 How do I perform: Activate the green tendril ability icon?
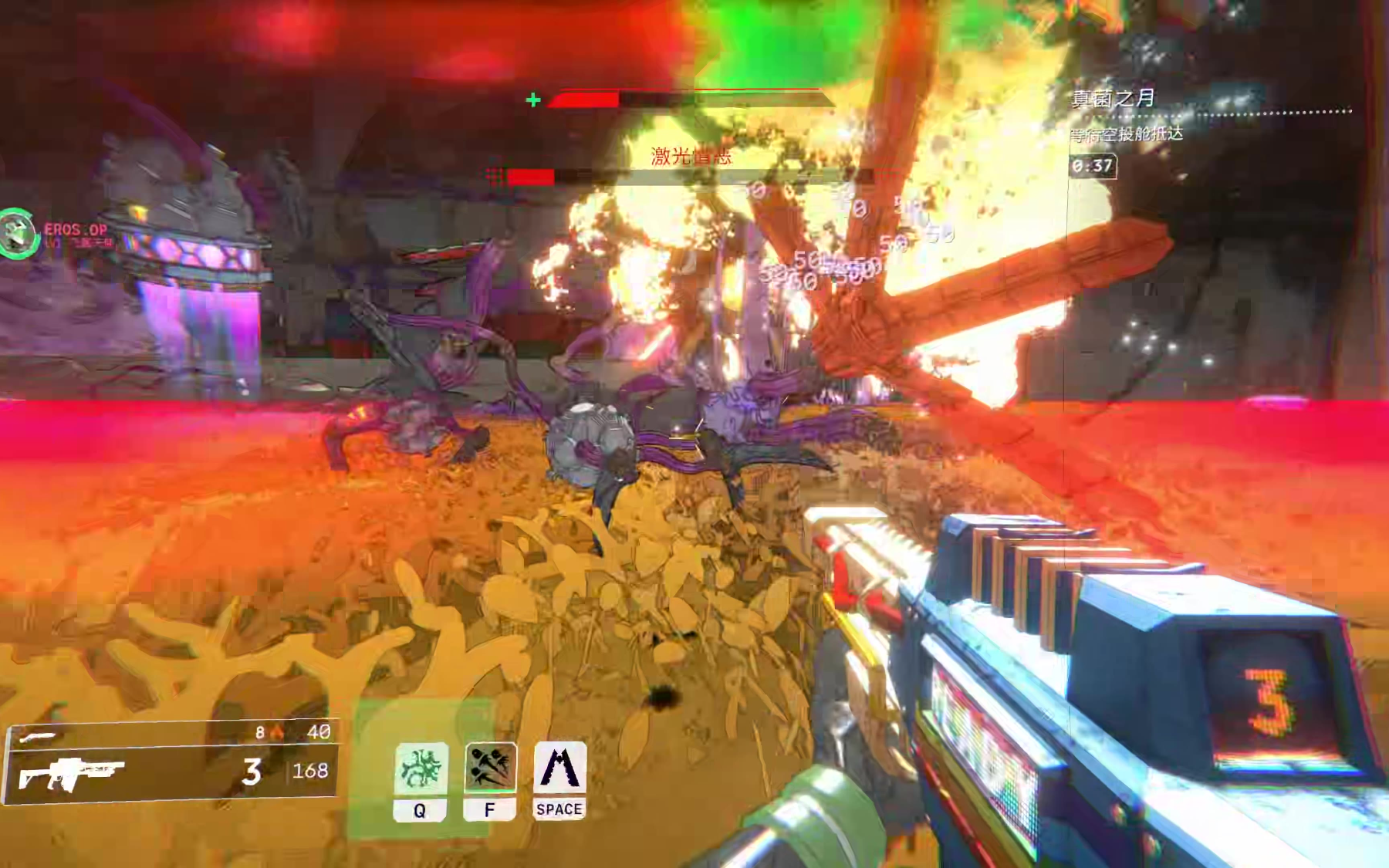(x=421, y=768)
